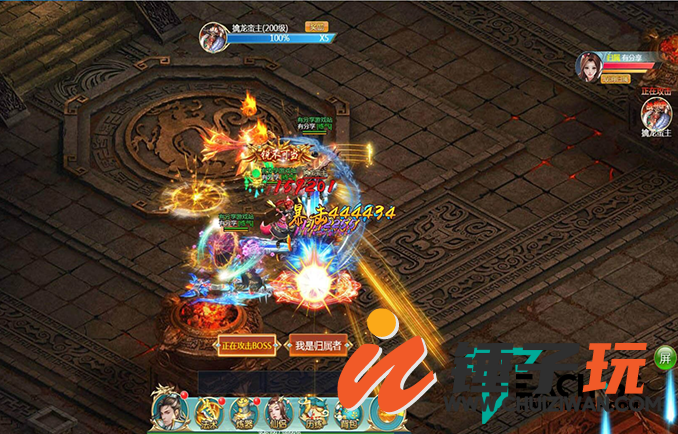This screenshot has height=434, width=678.
Task: Click the owner player's female portrait
Action: (588, 65)
